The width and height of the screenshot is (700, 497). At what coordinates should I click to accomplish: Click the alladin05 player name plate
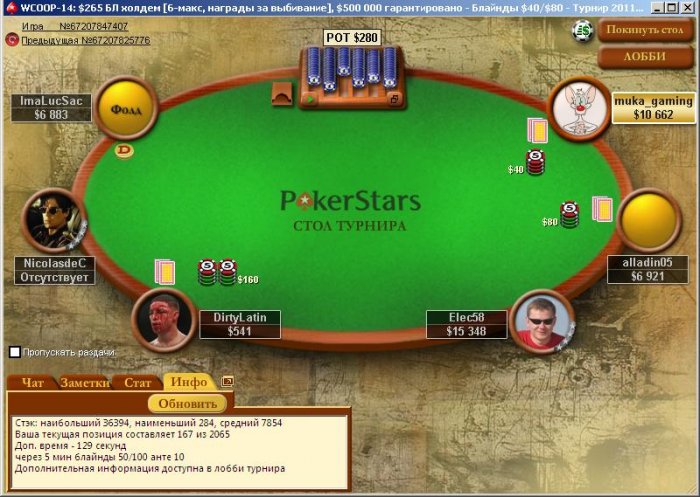coord(647,269)
